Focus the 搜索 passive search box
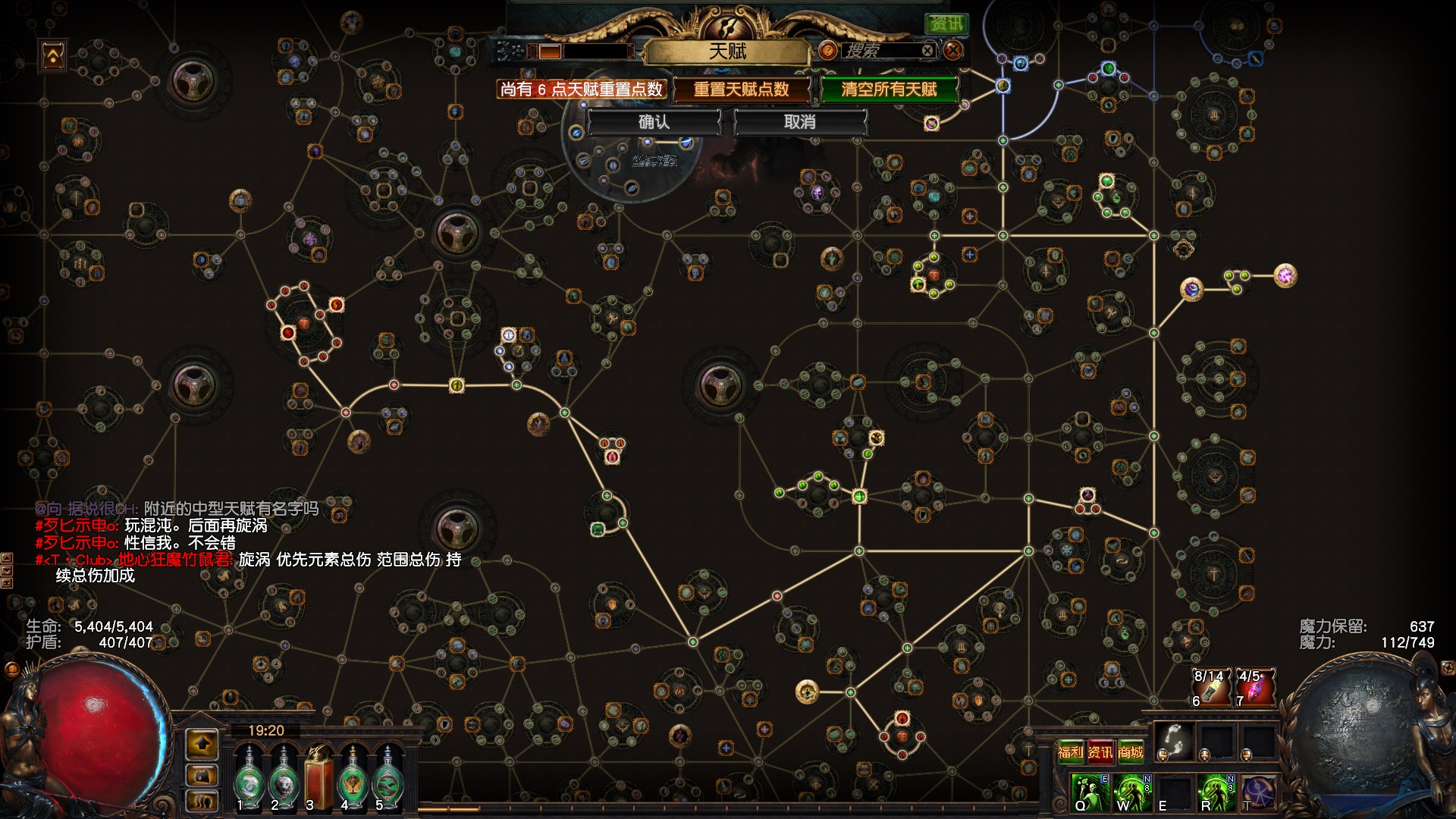This screenshot has height=819, width=1456. [880, 51]
